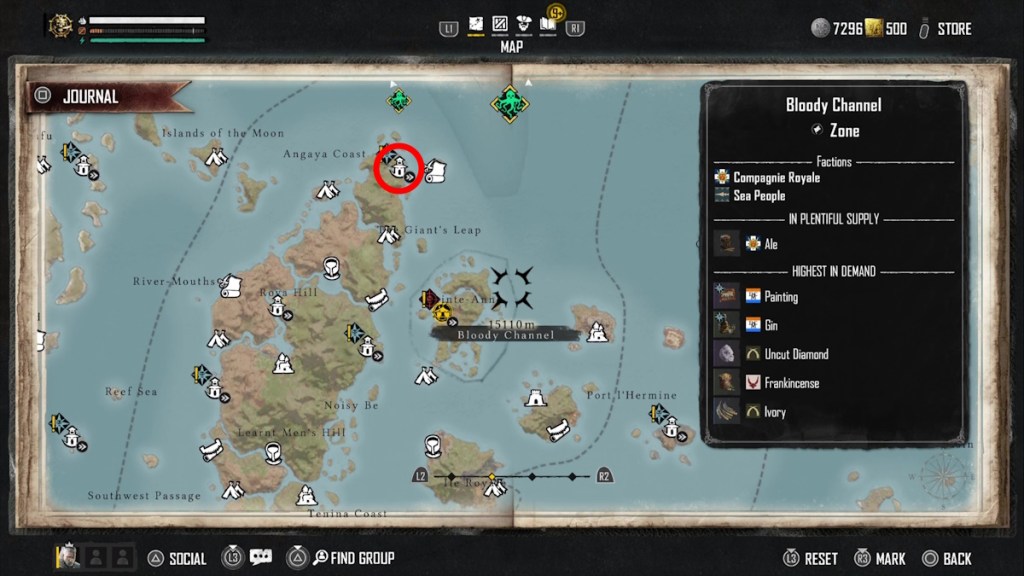The height and width of the screenshot is (576, 1024).
Task: Open the Social menu
Action: coord(177,558)
